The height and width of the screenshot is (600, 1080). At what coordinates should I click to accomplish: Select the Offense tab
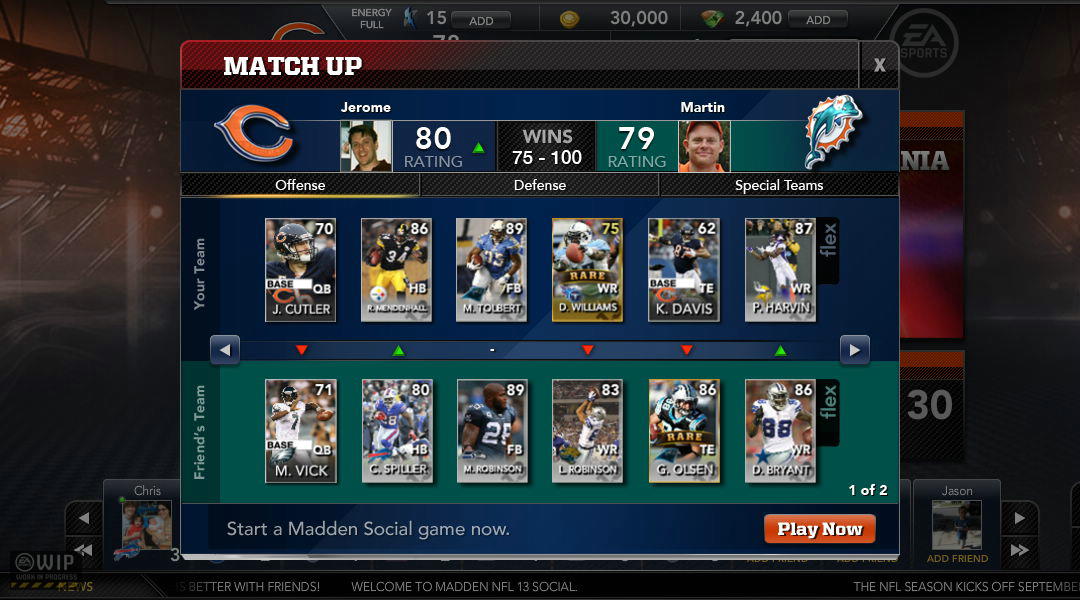[x=300, y=185]
